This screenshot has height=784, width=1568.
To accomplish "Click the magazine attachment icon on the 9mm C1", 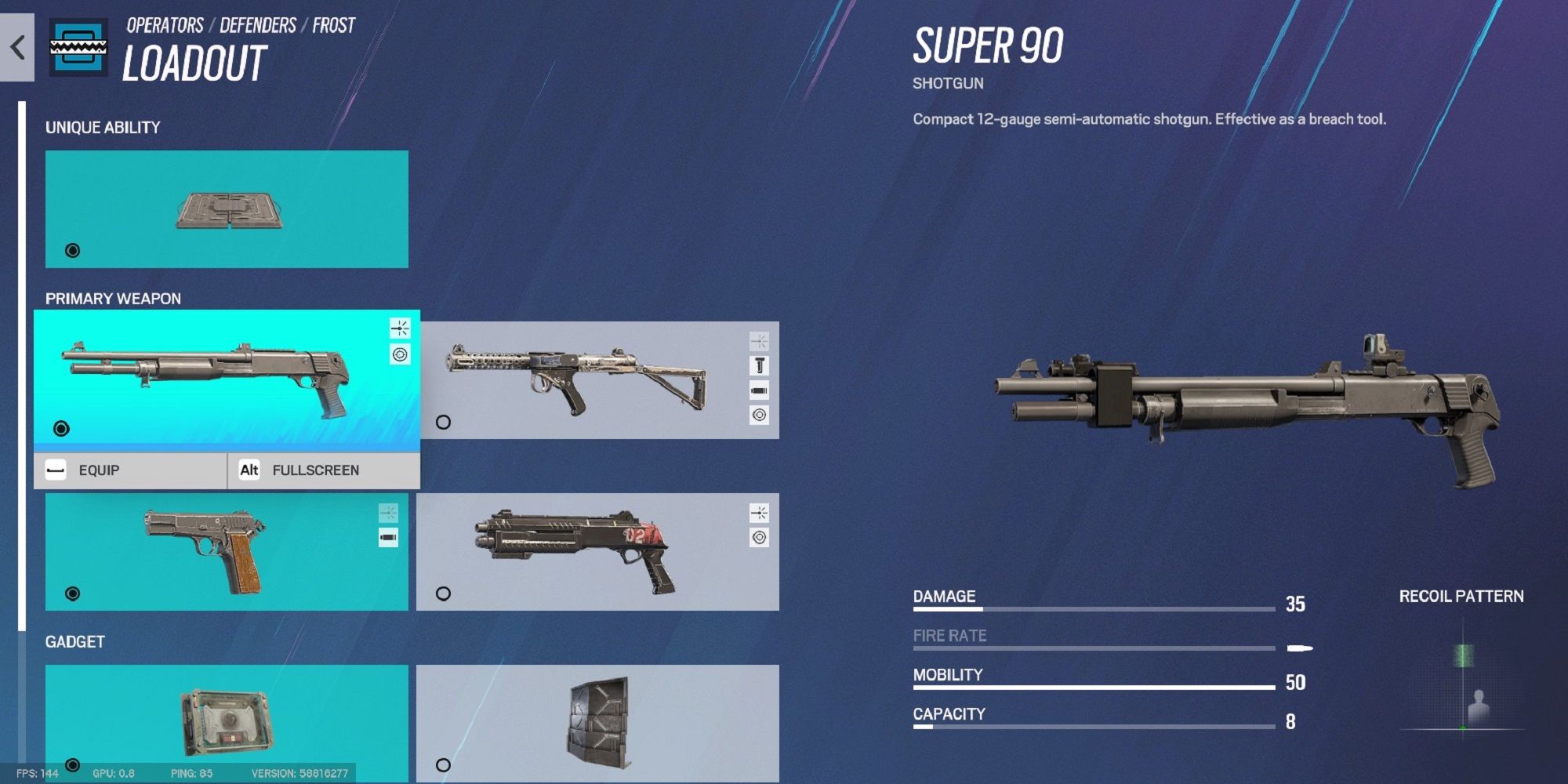I will coord(760,389).
